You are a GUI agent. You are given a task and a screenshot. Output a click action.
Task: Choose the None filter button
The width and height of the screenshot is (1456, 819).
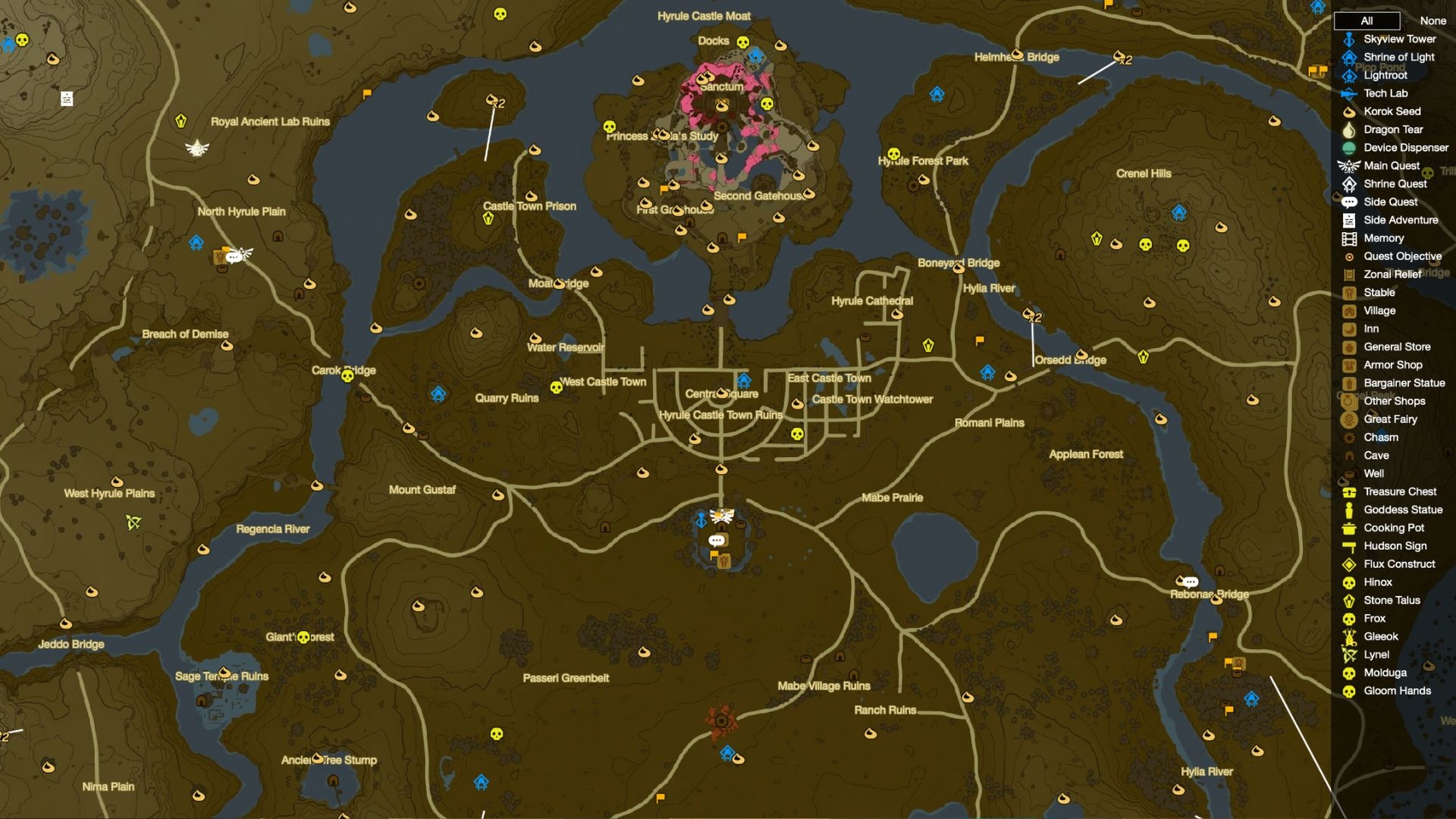1432,20
